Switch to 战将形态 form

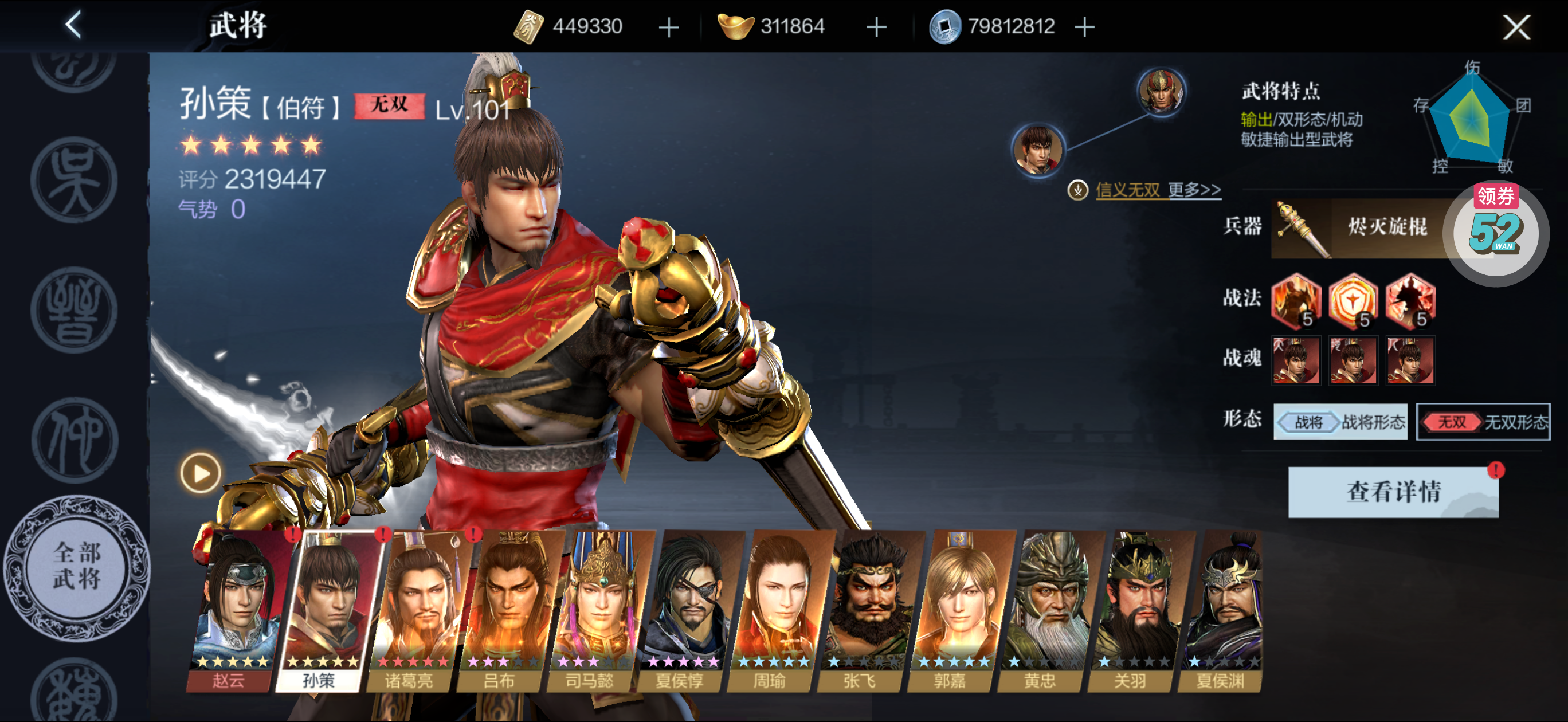point(1340,421)
